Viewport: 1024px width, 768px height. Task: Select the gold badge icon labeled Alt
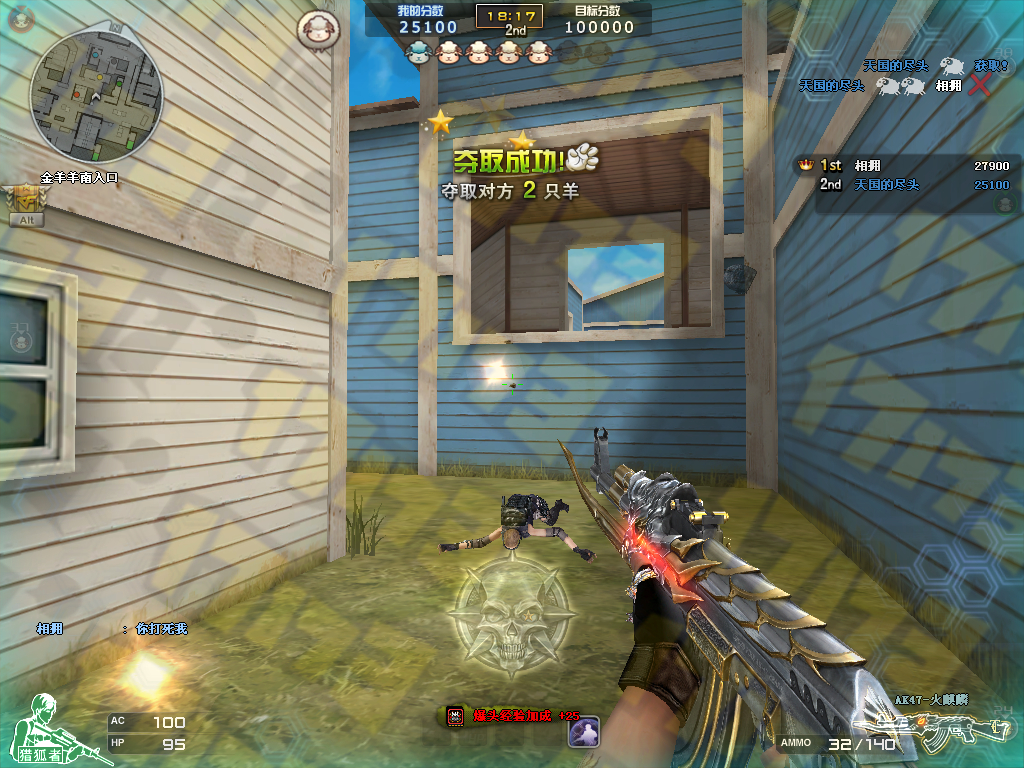[24, 203]
